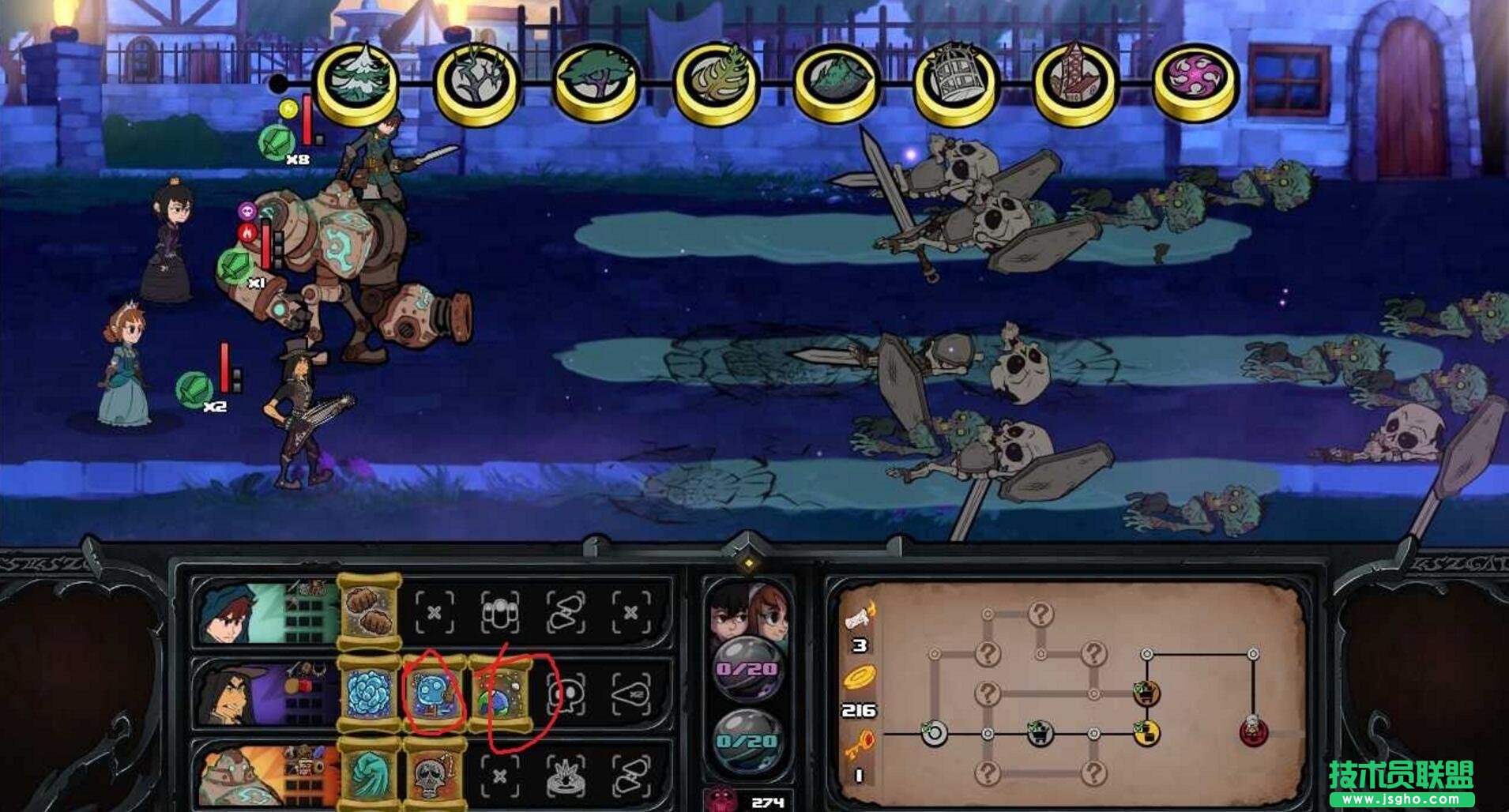
Task: Select the long-haired hat-wearing hero portrait
Action: click(x=237, y=694)
